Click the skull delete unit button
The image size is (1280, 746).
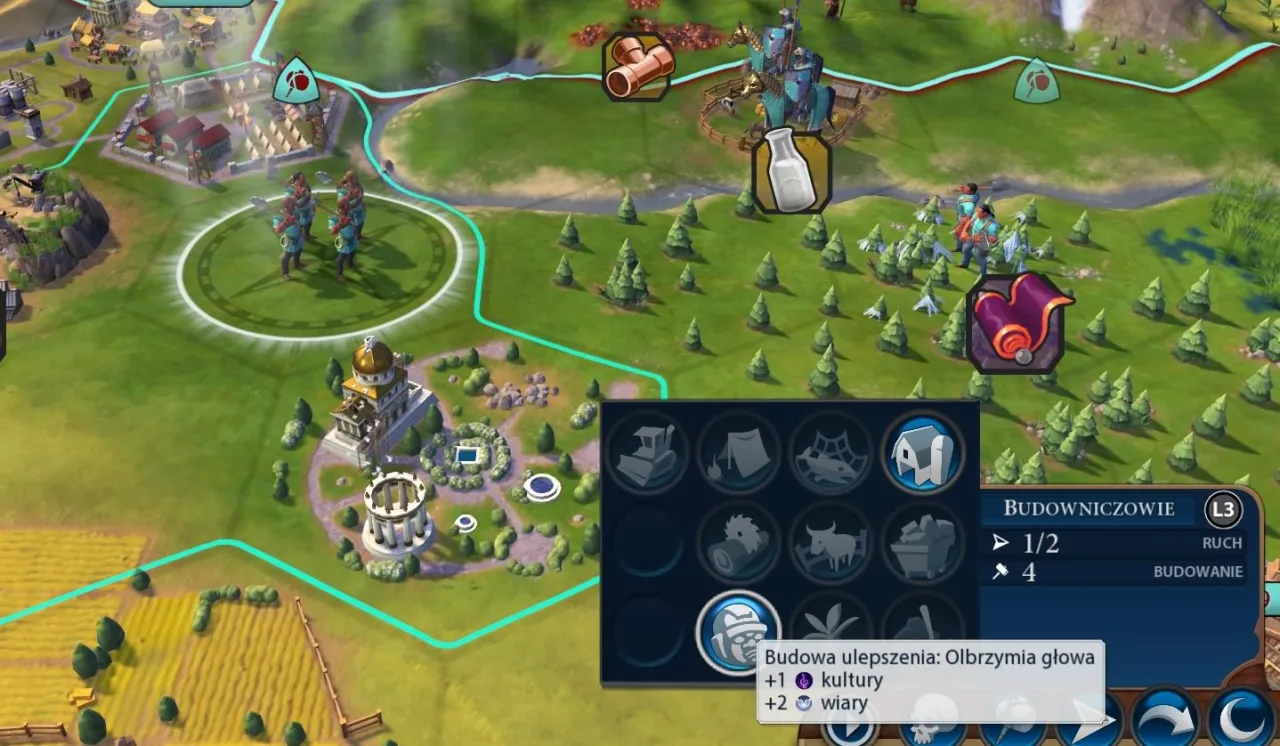click(x=932, y=721)
